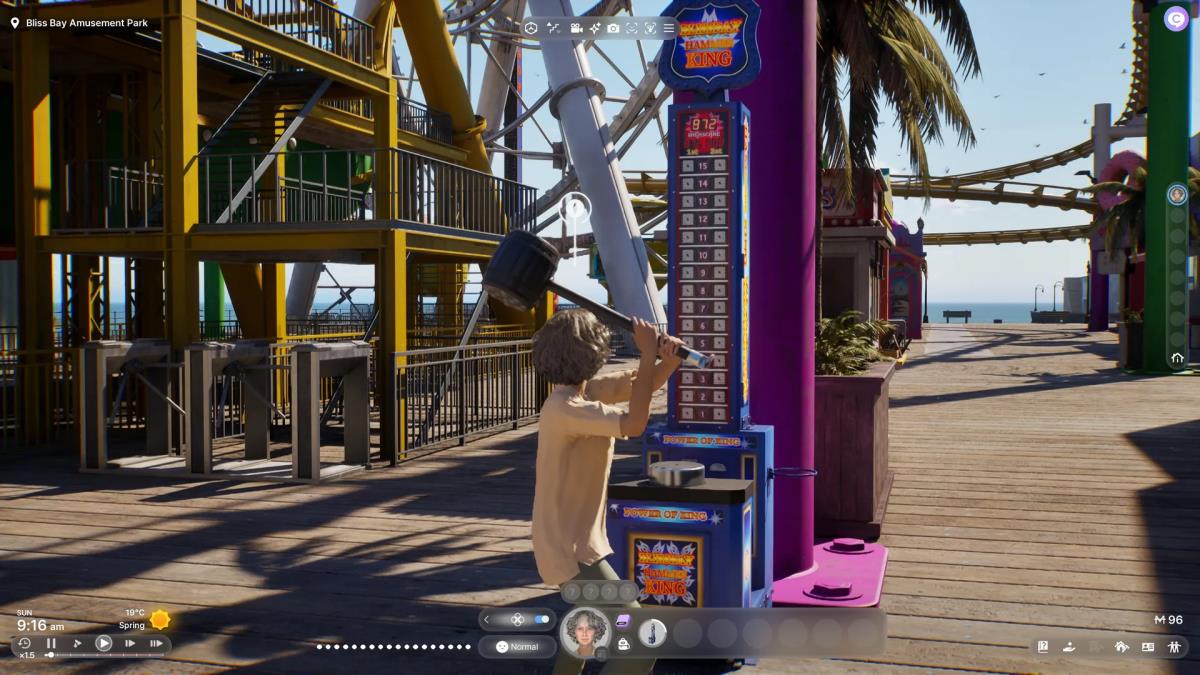1200x675 pixels.
Task: Click the character portrait of the gray-haired Zoi
Action: point(584,632)
